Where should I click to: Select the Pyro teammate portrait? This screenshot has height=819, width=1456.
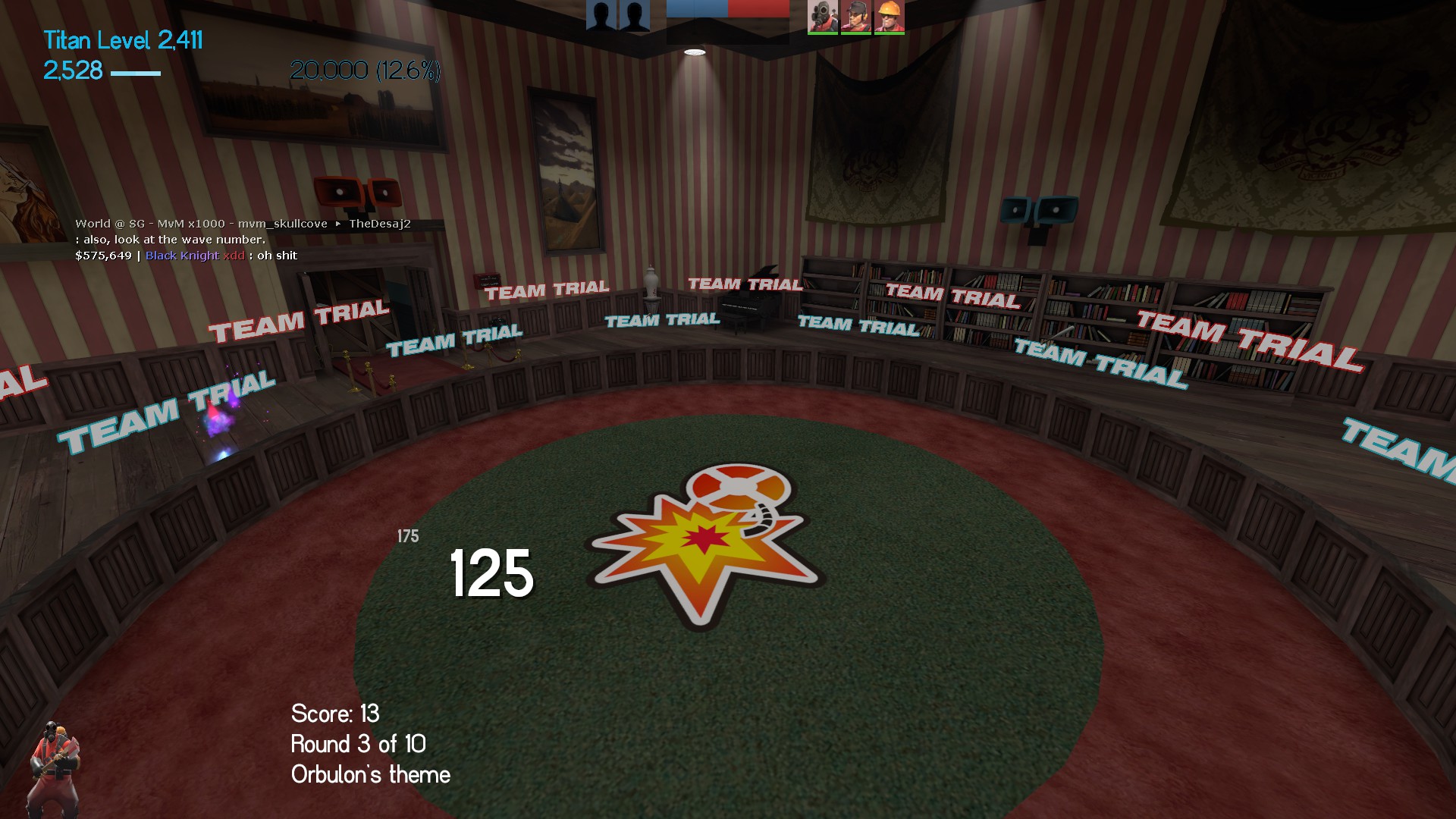point(823,16)
